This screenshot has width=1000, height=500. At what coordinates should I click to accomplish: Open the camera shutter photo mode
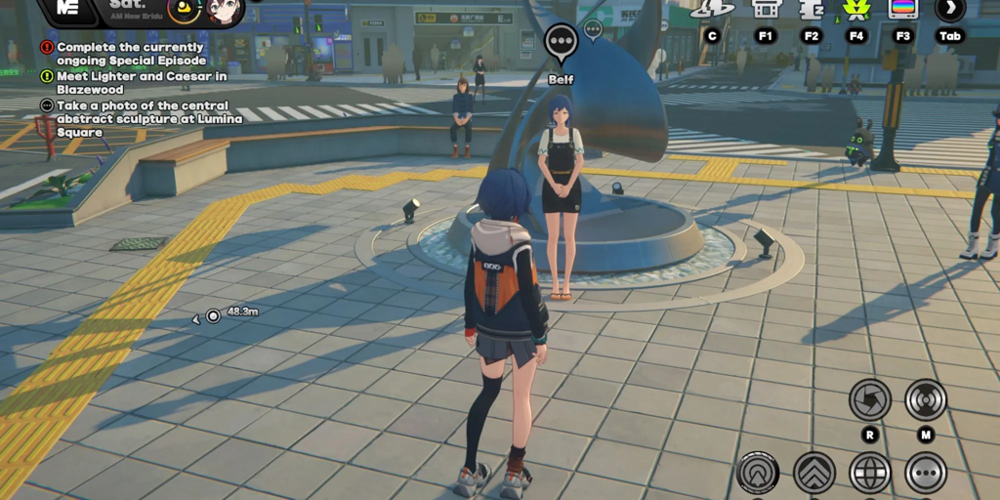(x=869, y=400)
